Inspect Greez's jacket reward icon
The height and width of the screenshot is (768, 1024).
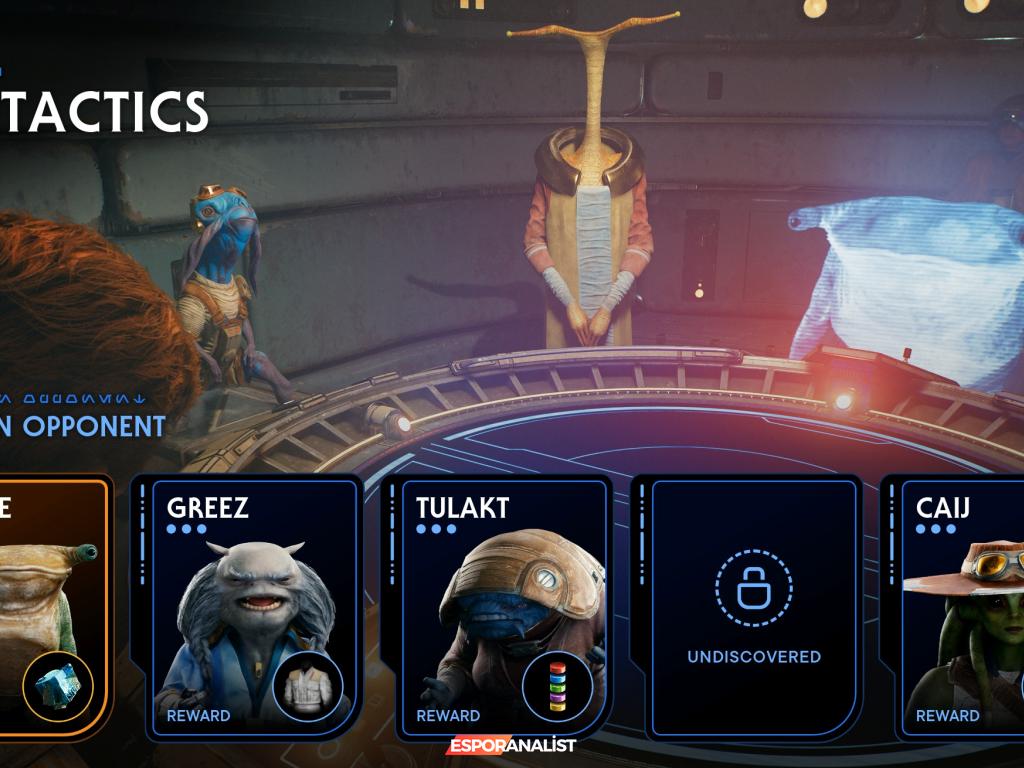tap(308, 687)
